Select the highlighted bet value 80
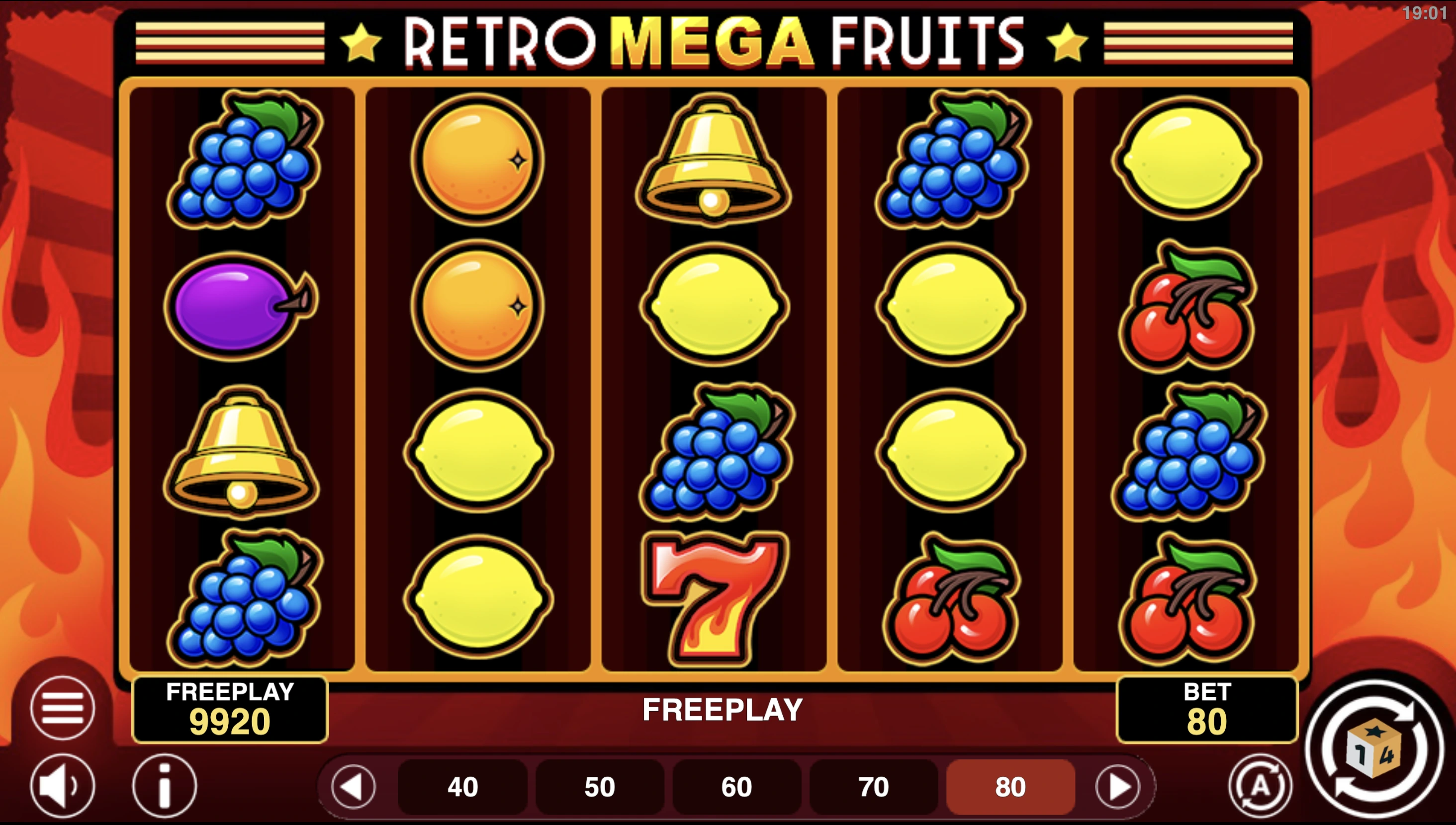Image resolution: width=1456 pixels, height=825 pixels. 1010,787
